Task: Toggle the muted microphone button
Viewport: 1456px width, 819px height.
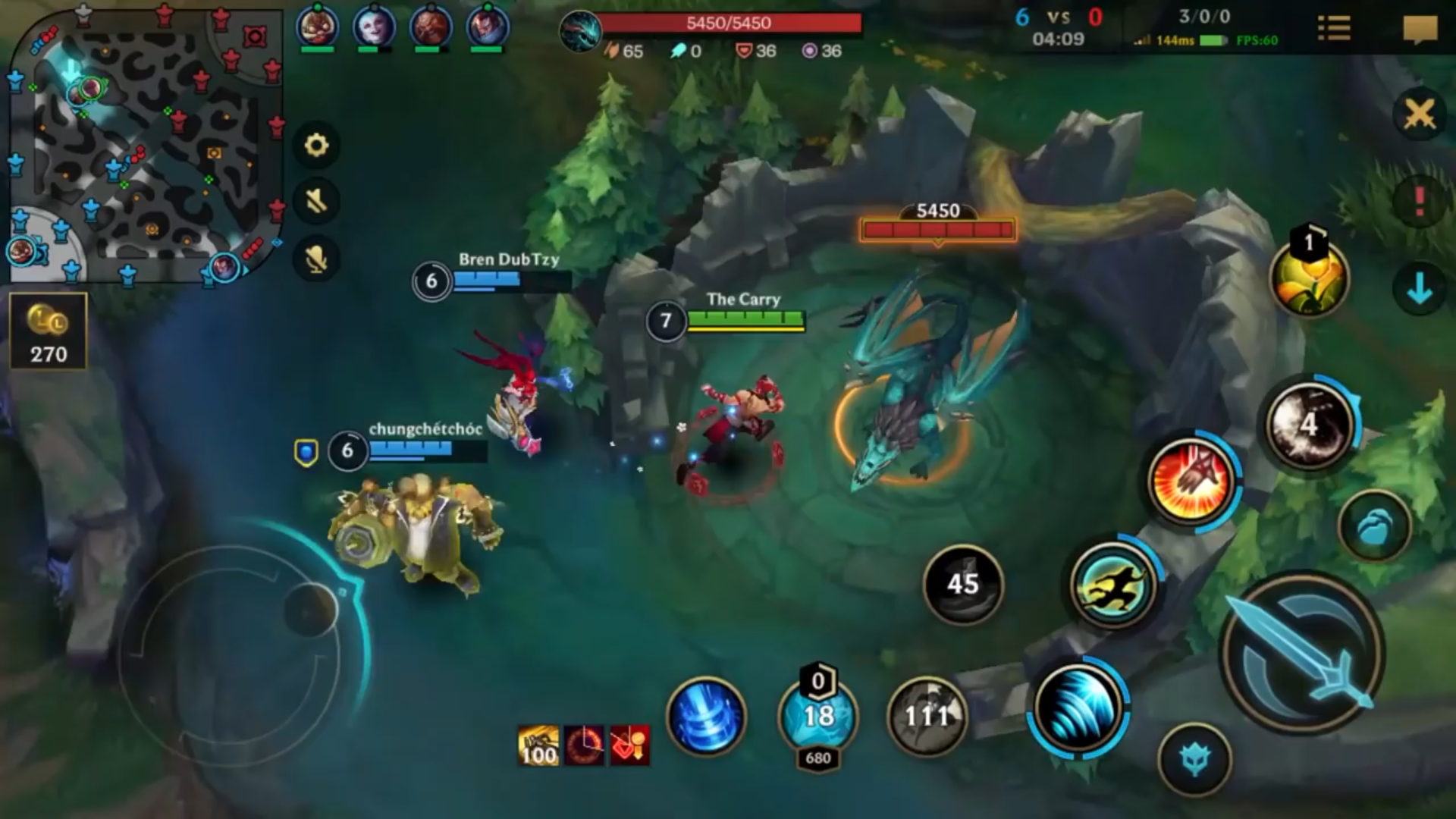Action: pos(316,259)
